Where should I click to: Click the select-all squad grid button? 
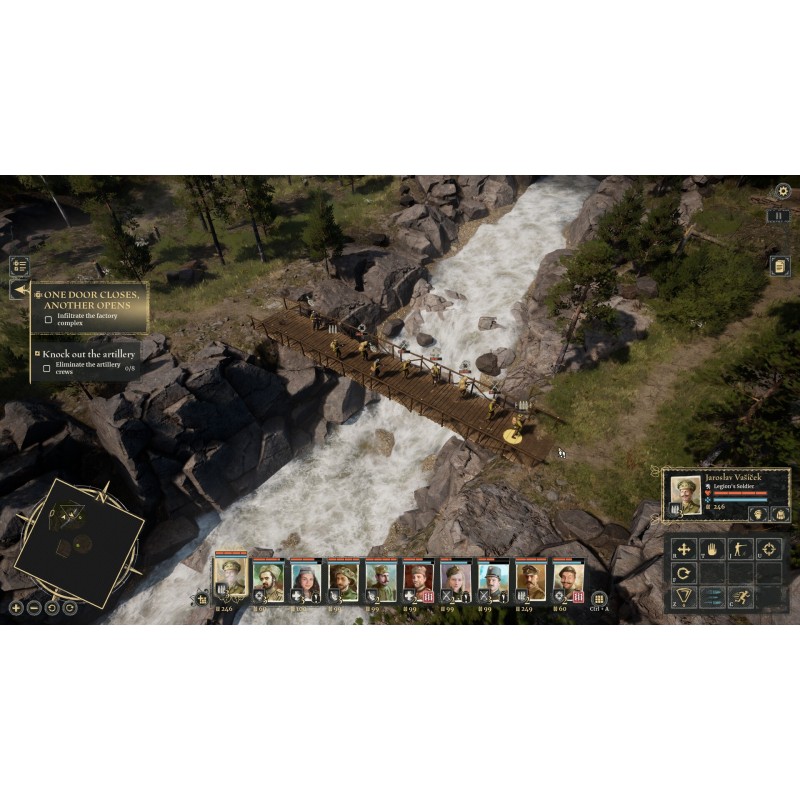pyautogui.click(x=600, y=598)
